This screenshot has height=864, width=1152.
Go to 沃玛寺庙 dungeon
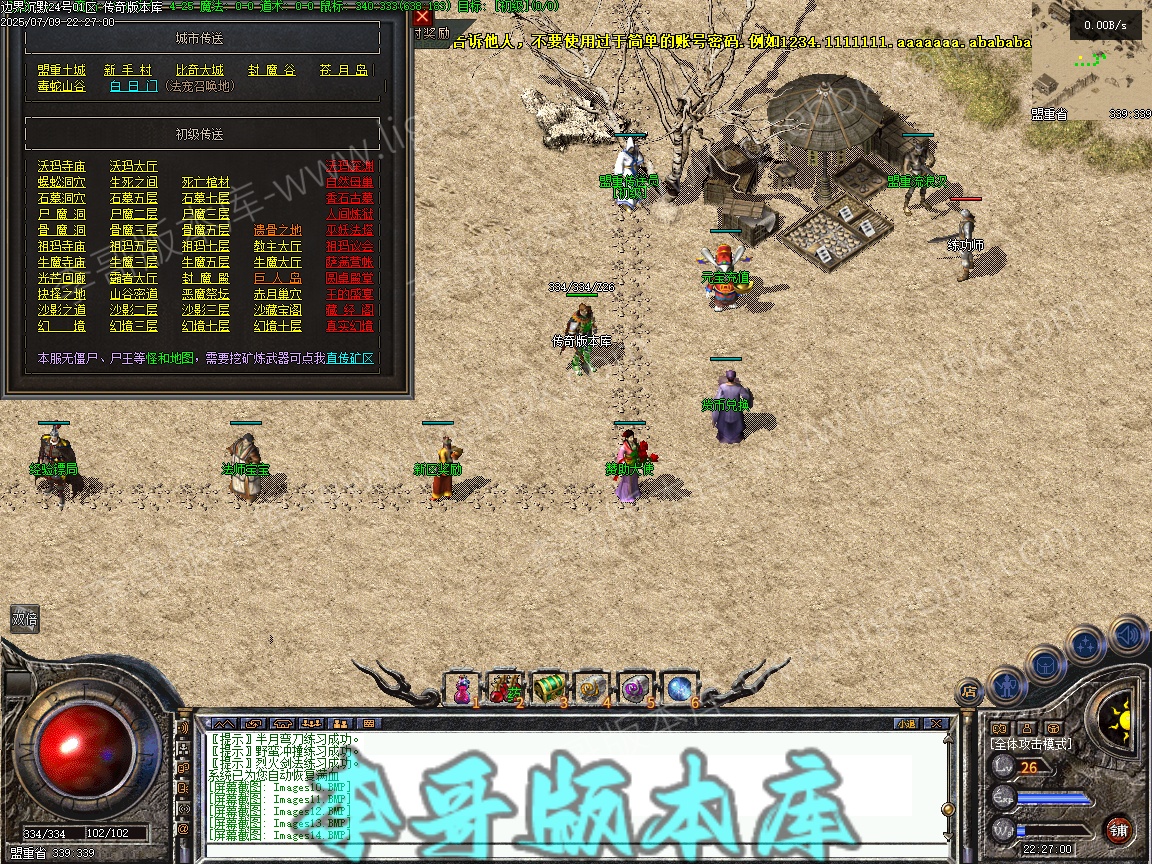tap(61, 166)
